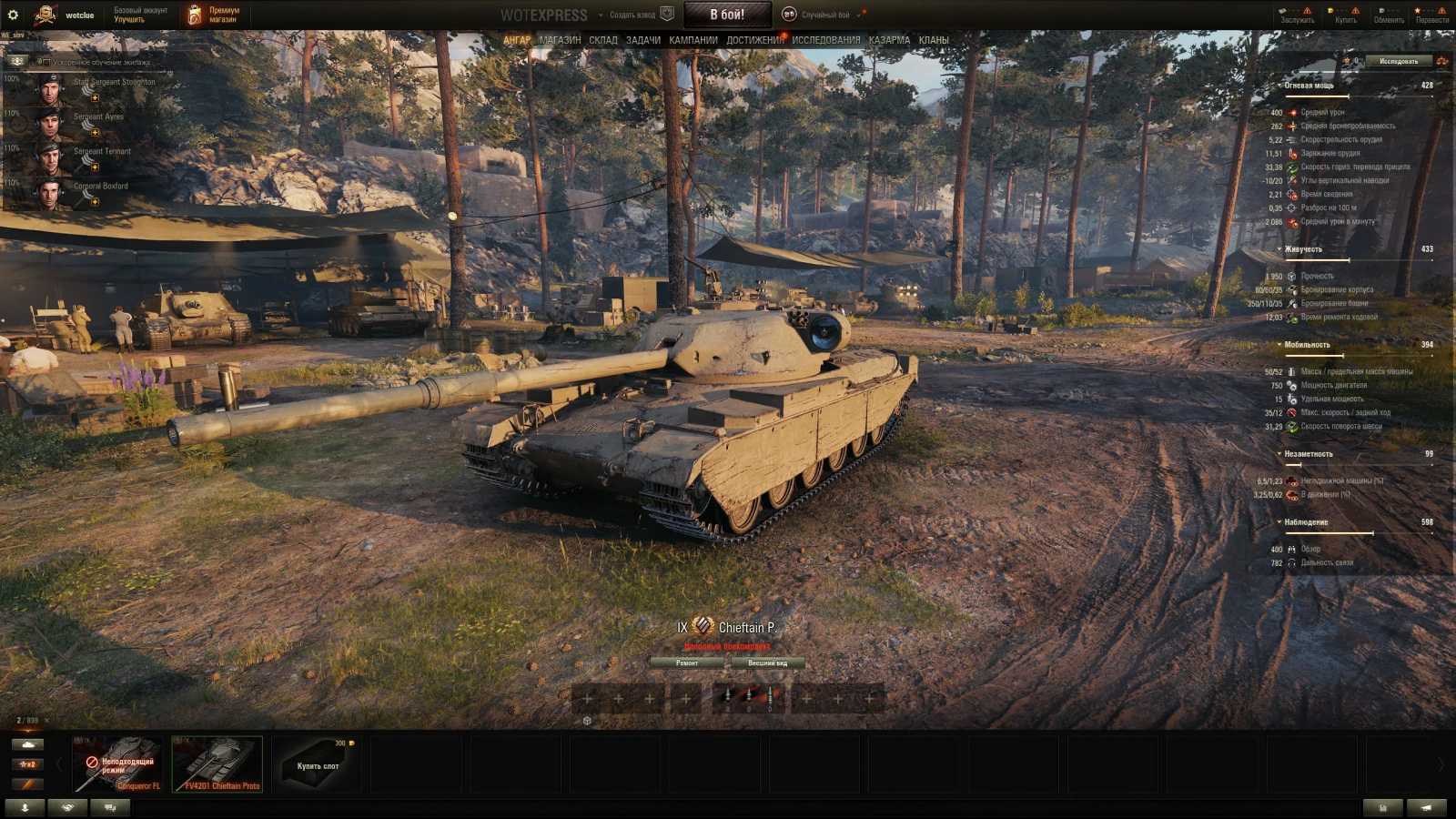The height and width of the screenshot is (819, 1456).
Task: Select the FV4201 Chieftain Proto thumbnail
Action: [x=217, y=763]
